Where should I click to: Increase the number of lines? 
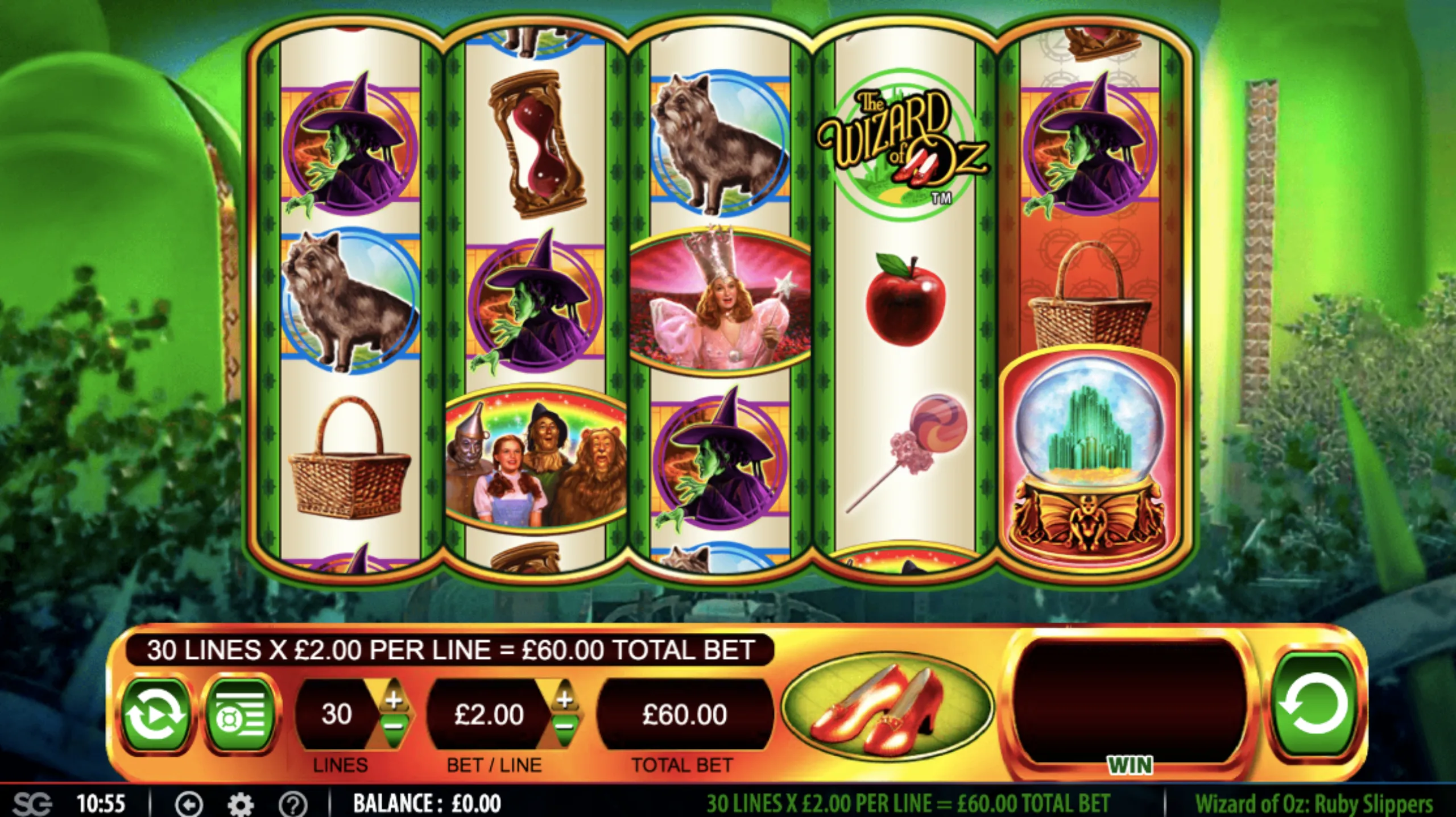394,700
